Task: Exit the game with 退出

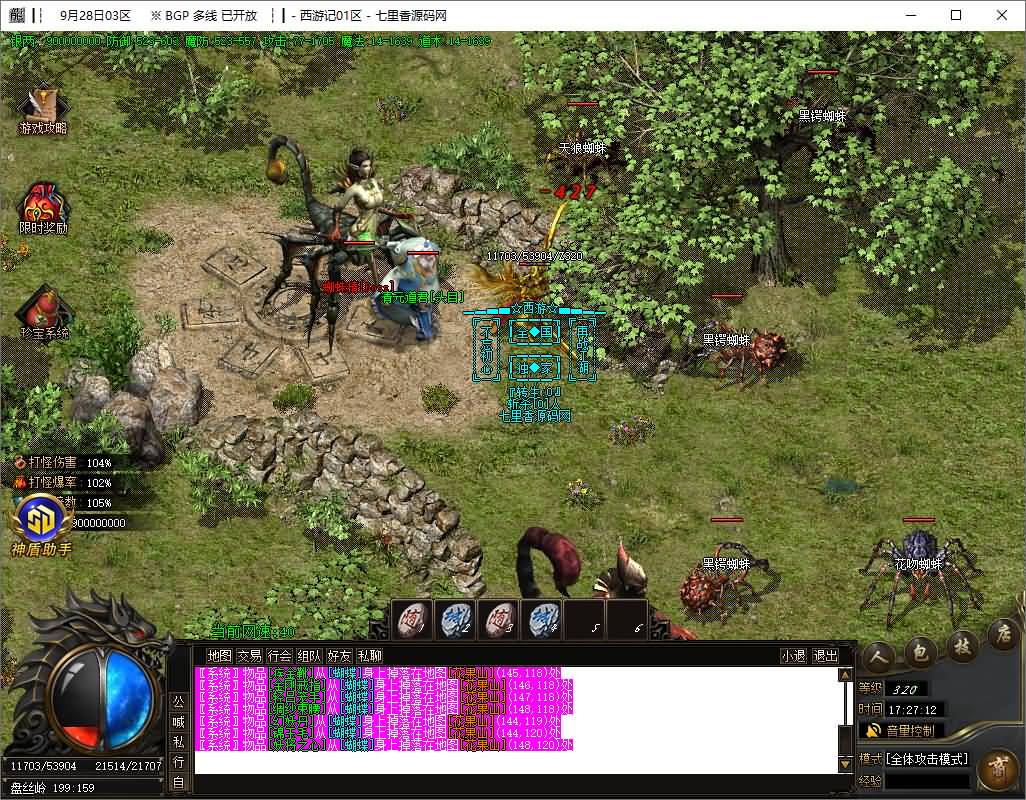Action: (825, 656)
